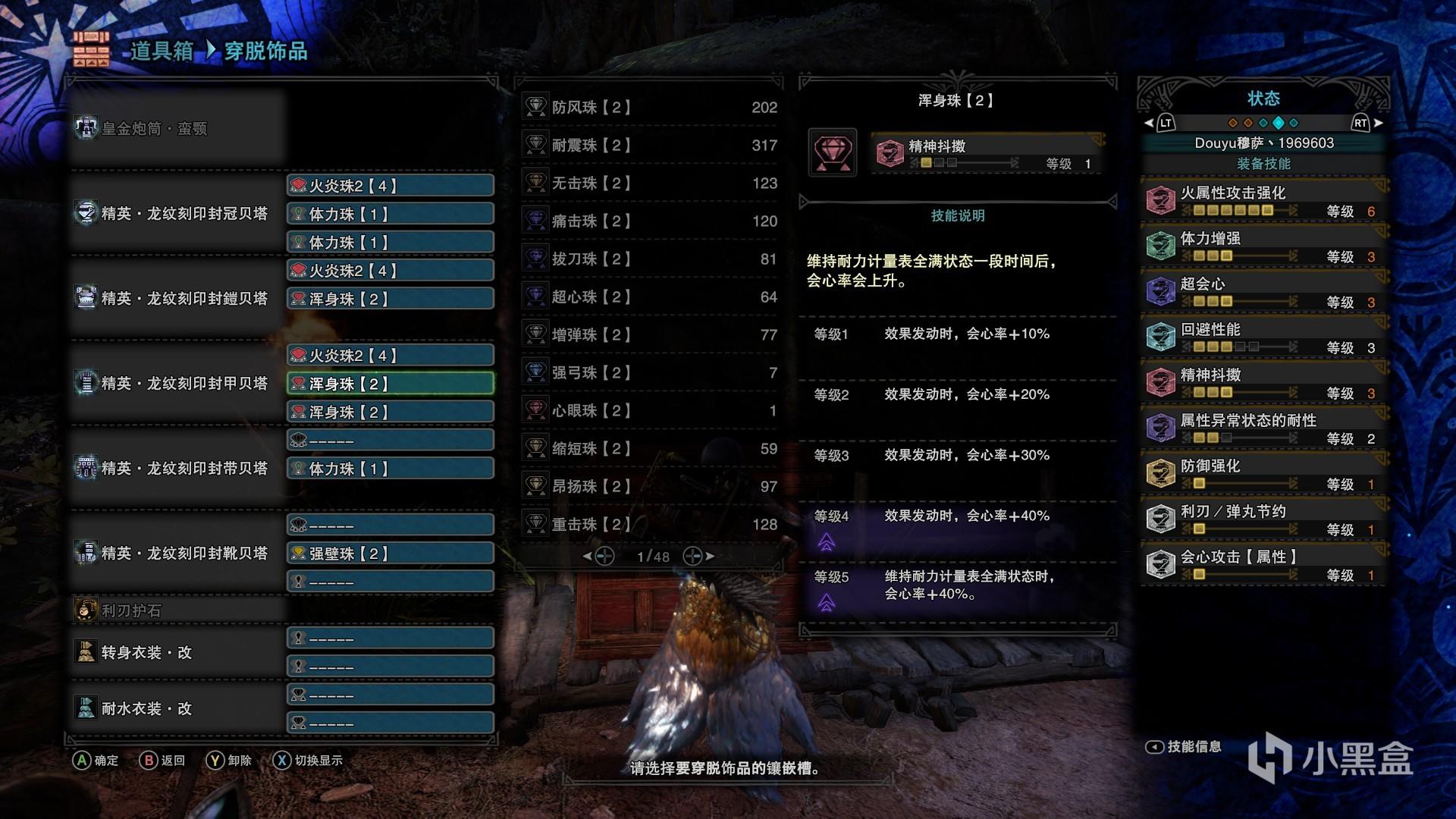Pick the 增弹珠【2】 decoration
1456x819 pixels.
click(650, 334)
